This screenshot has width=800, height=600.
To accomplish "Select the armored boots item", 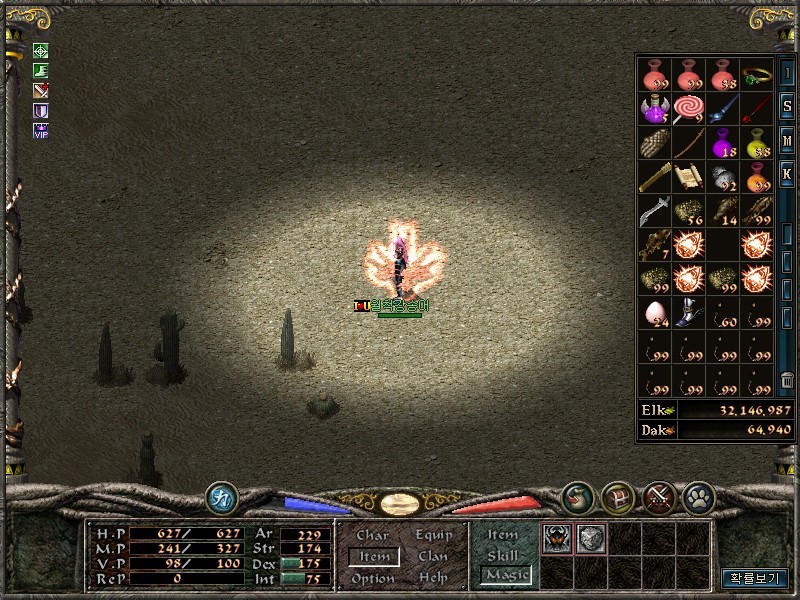I will click(x=689, y=313).
